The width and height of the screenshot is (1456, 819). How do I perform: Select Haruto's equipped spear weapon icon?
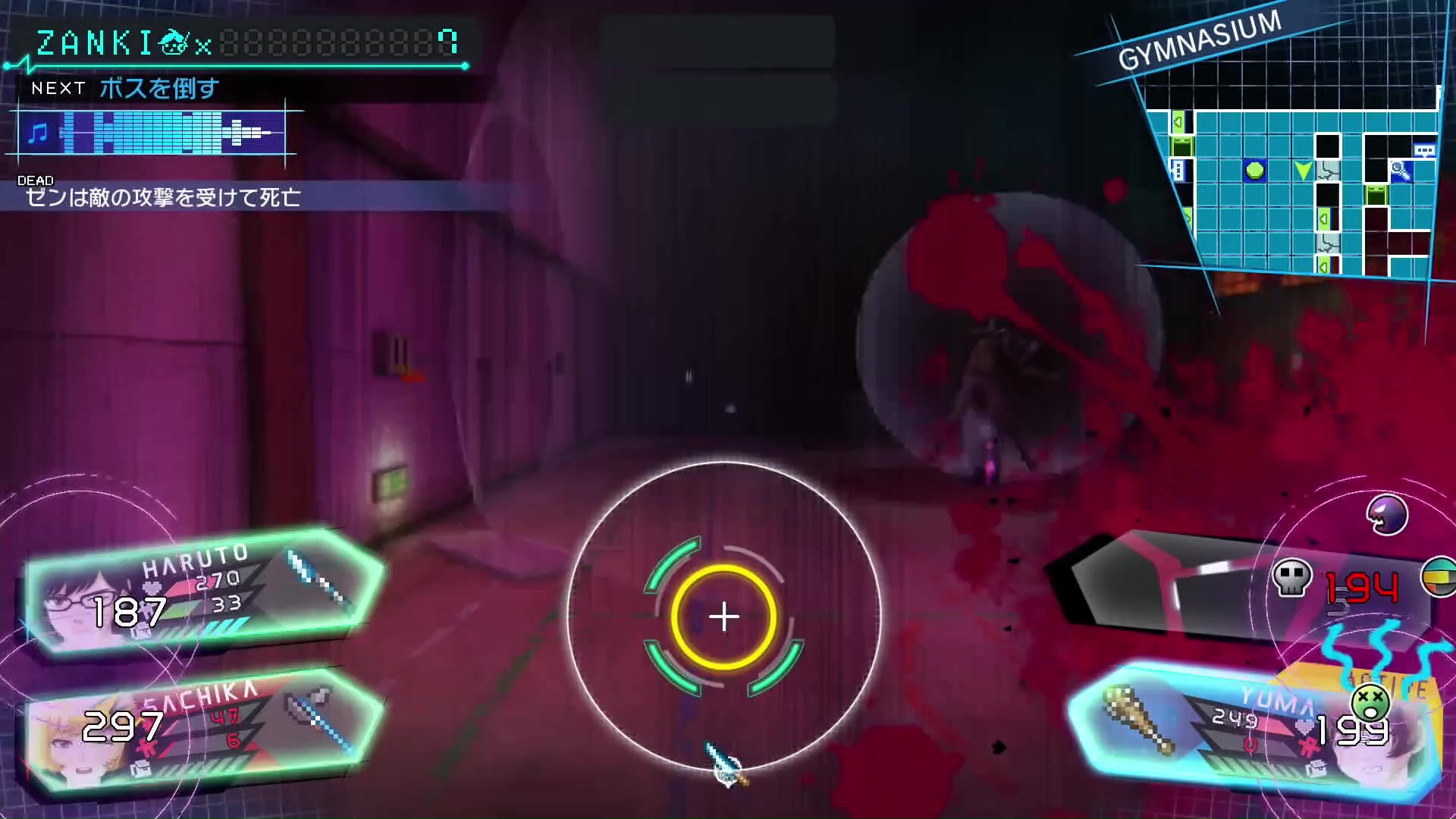[318, 580]
